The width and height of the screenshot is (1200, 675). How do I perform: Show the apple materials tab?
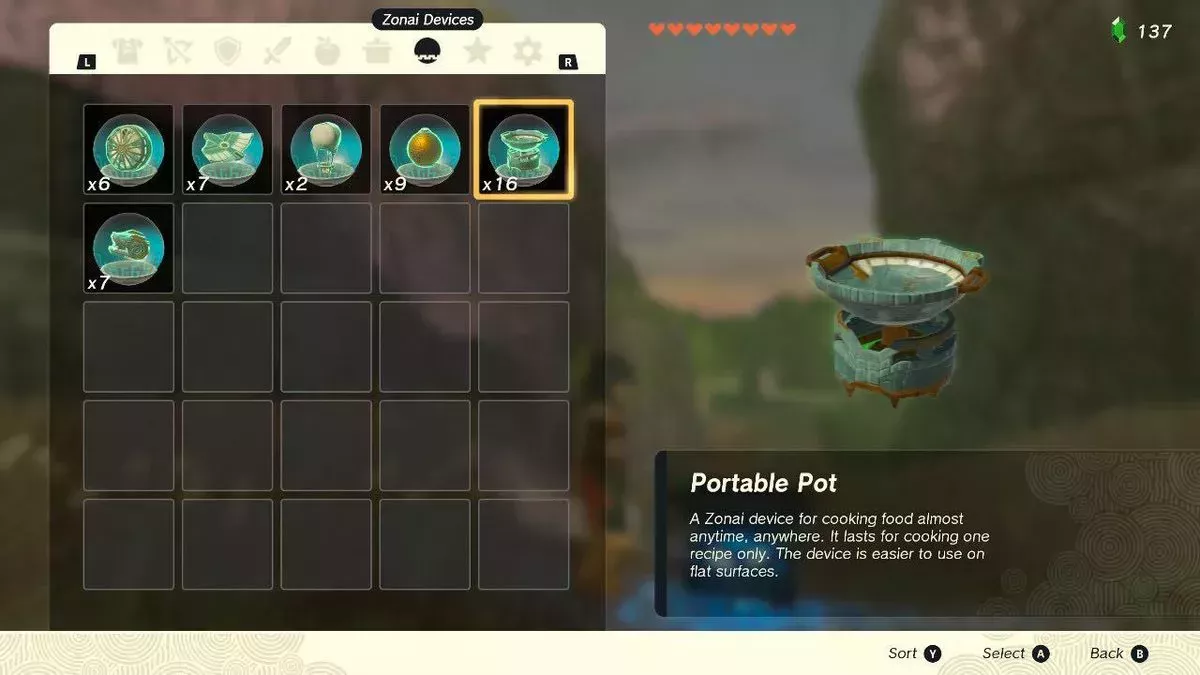pyautogui.click(x=328, y=51)
